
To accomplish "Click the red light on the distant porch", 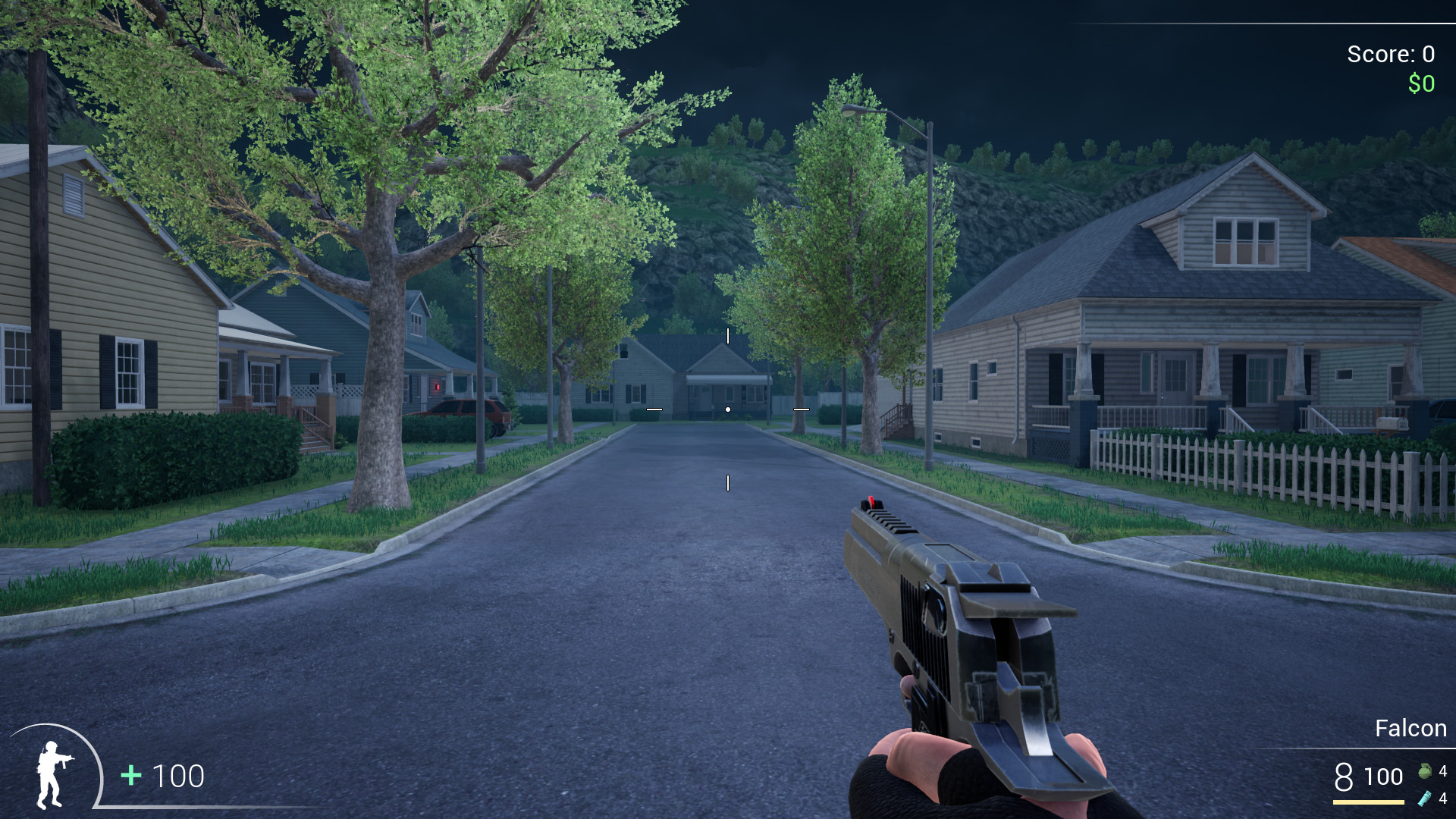I will point(438,387).
